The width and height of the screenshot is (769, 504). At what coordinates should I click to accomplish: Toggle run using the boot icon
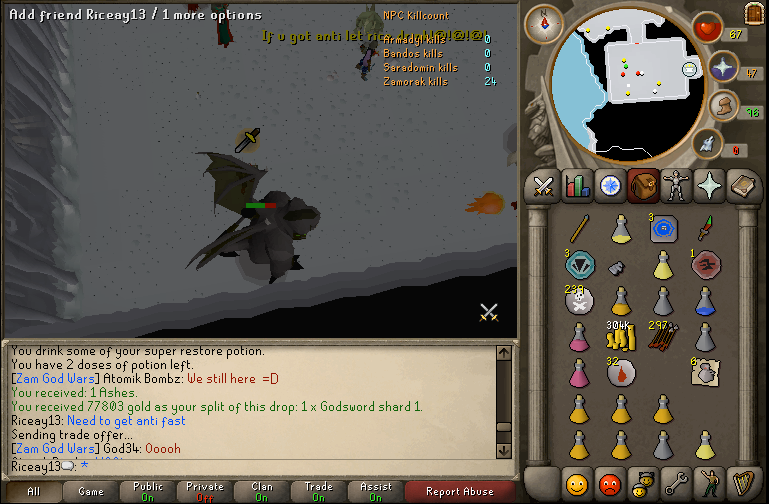tap(708, 144)
